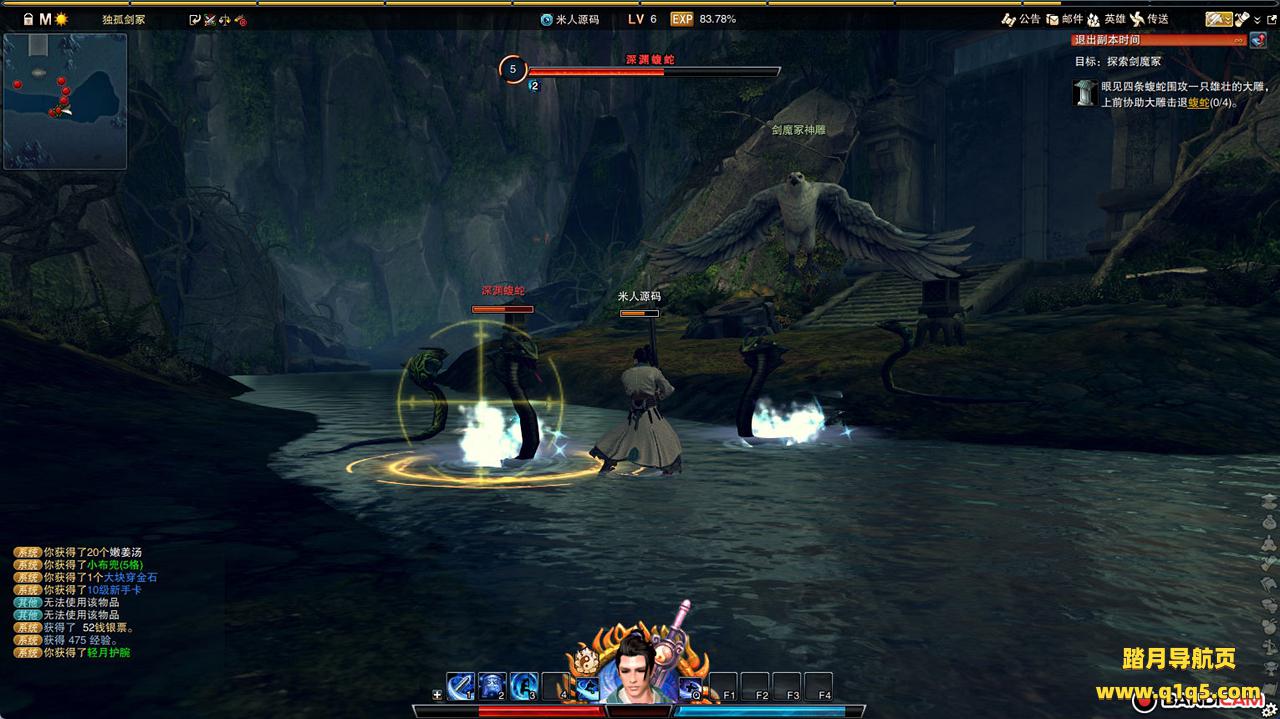The width and height of the screenshot is (1280, 719).
Task: Click the exit dungeon icon beside timer
Action: click(1256, 40)
